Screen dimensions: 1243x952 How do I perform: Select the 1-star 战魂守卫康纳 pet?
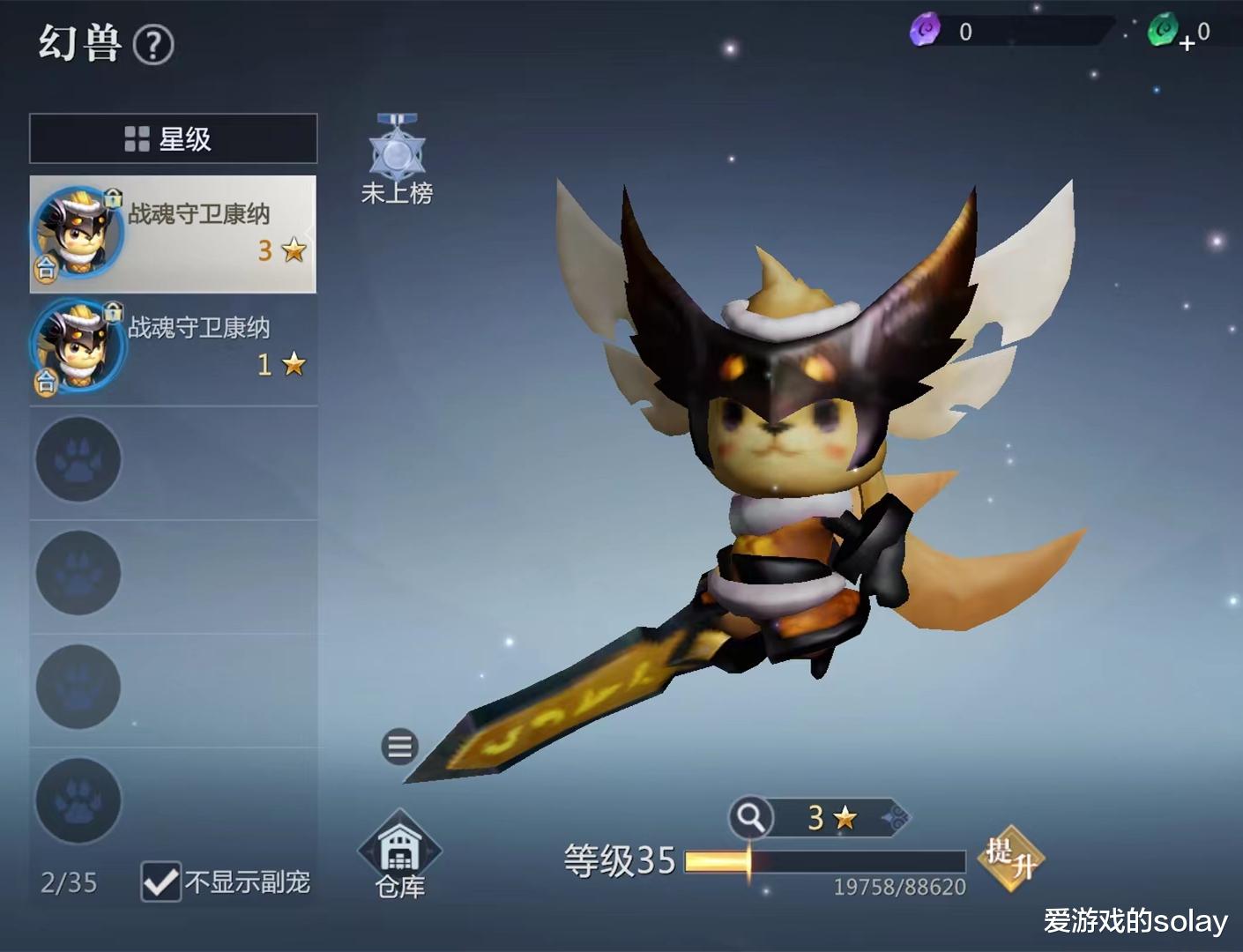(173, 347)
